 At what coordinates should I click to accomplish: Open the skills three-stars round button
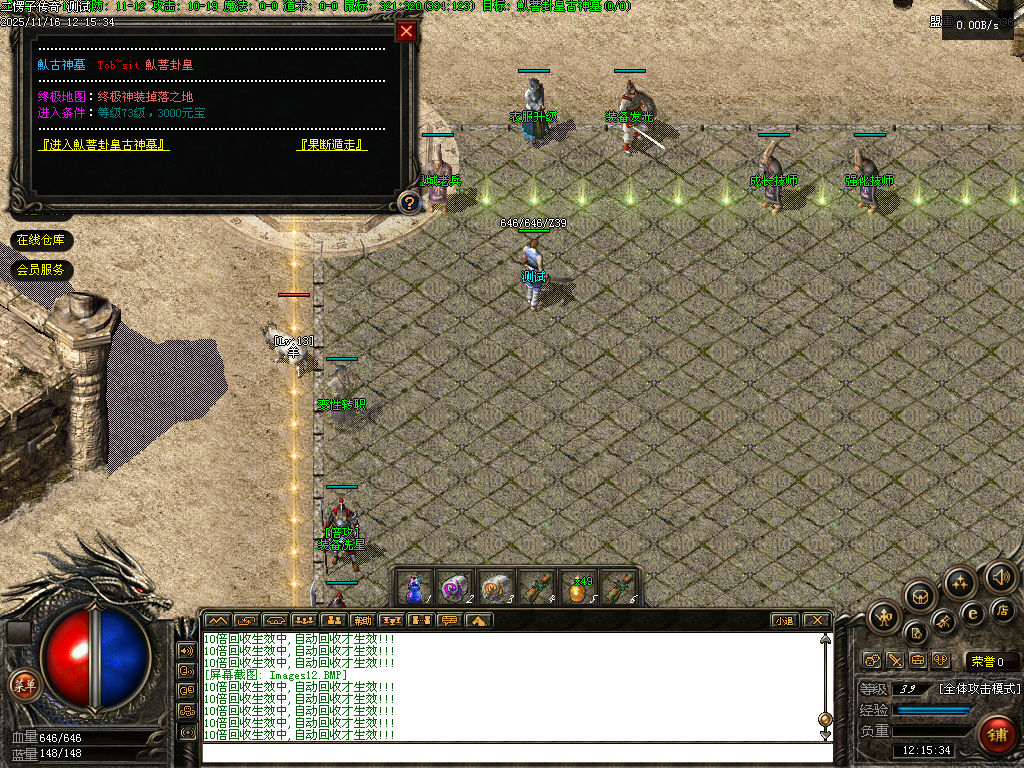pos(960,583)
